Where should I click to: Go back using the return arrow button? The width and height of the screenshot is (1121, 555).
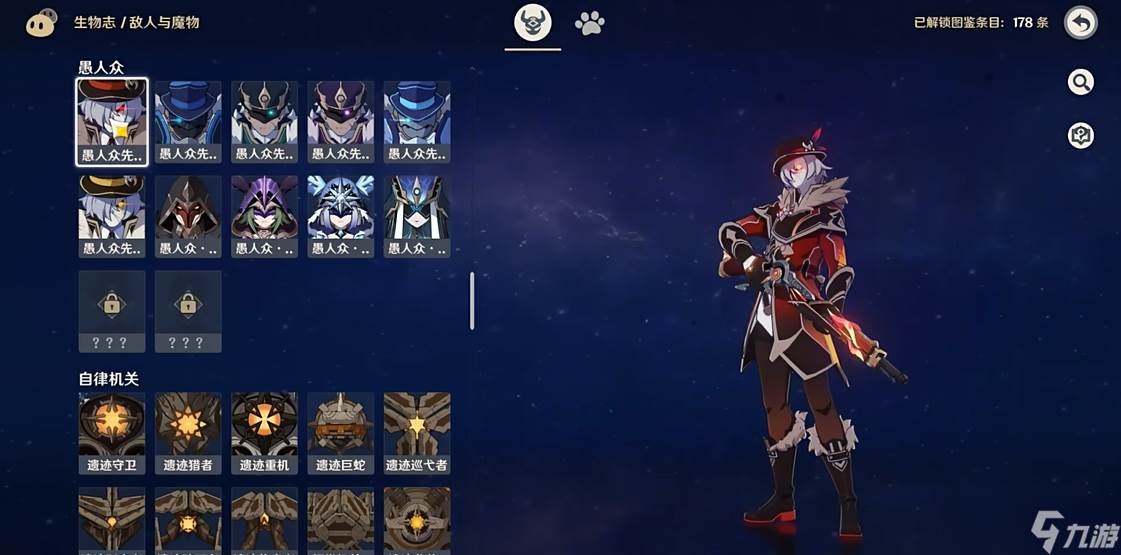[1080, 23]
